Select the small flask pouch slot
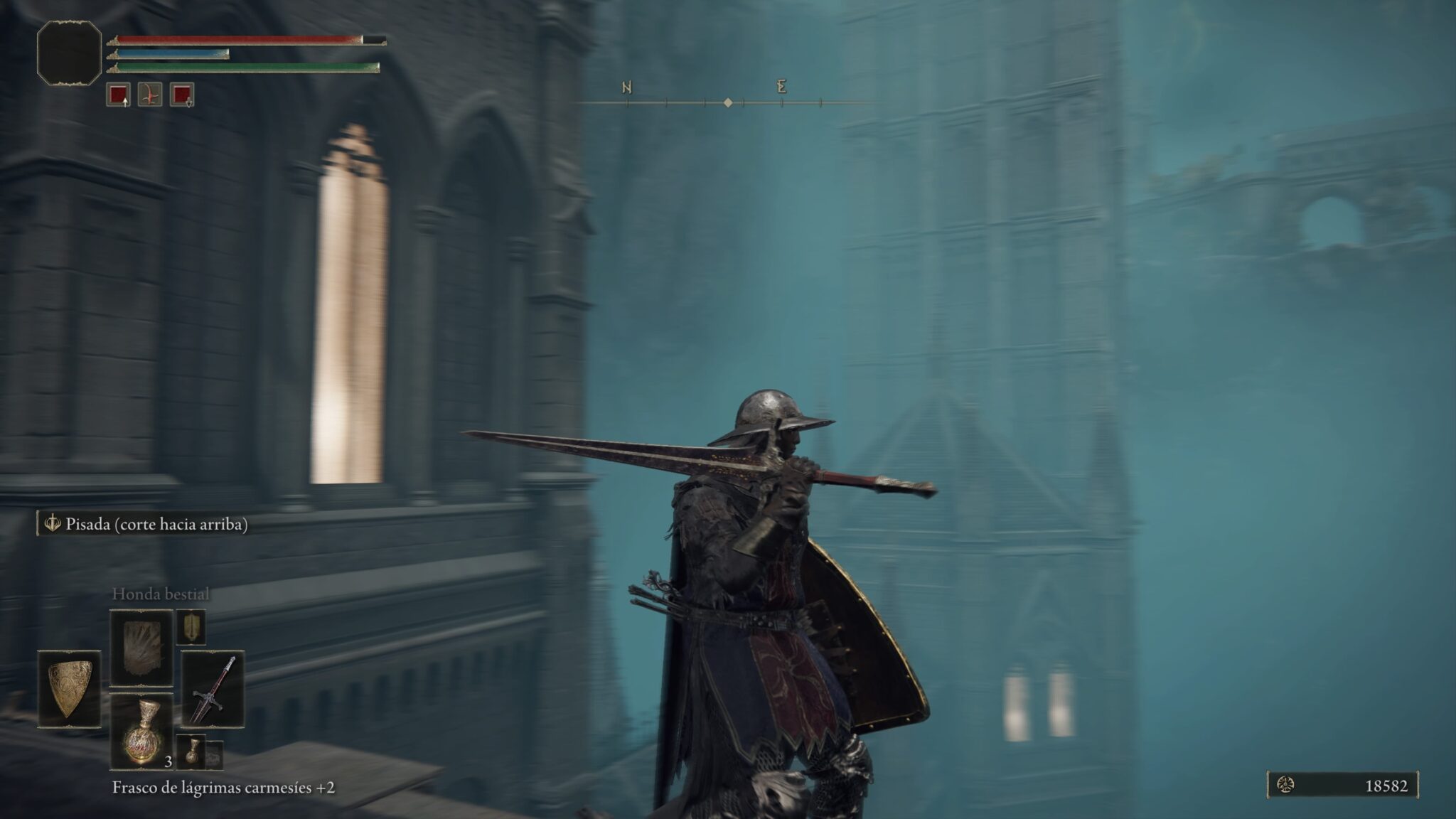1456x819 pixels. pyautogui.click(x=191, y=751)
